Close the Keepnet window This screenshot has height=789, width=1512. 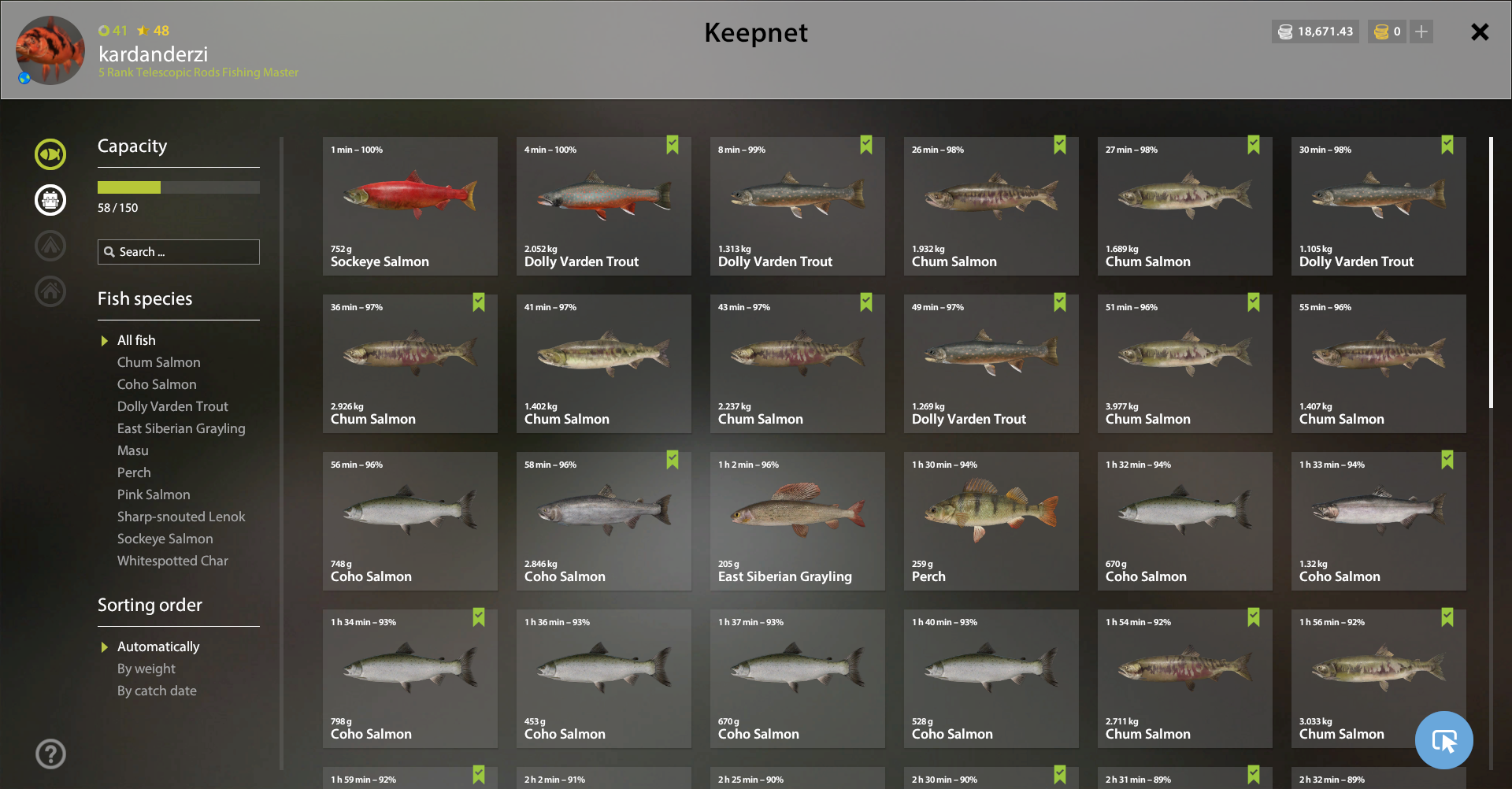[1480, 32]
